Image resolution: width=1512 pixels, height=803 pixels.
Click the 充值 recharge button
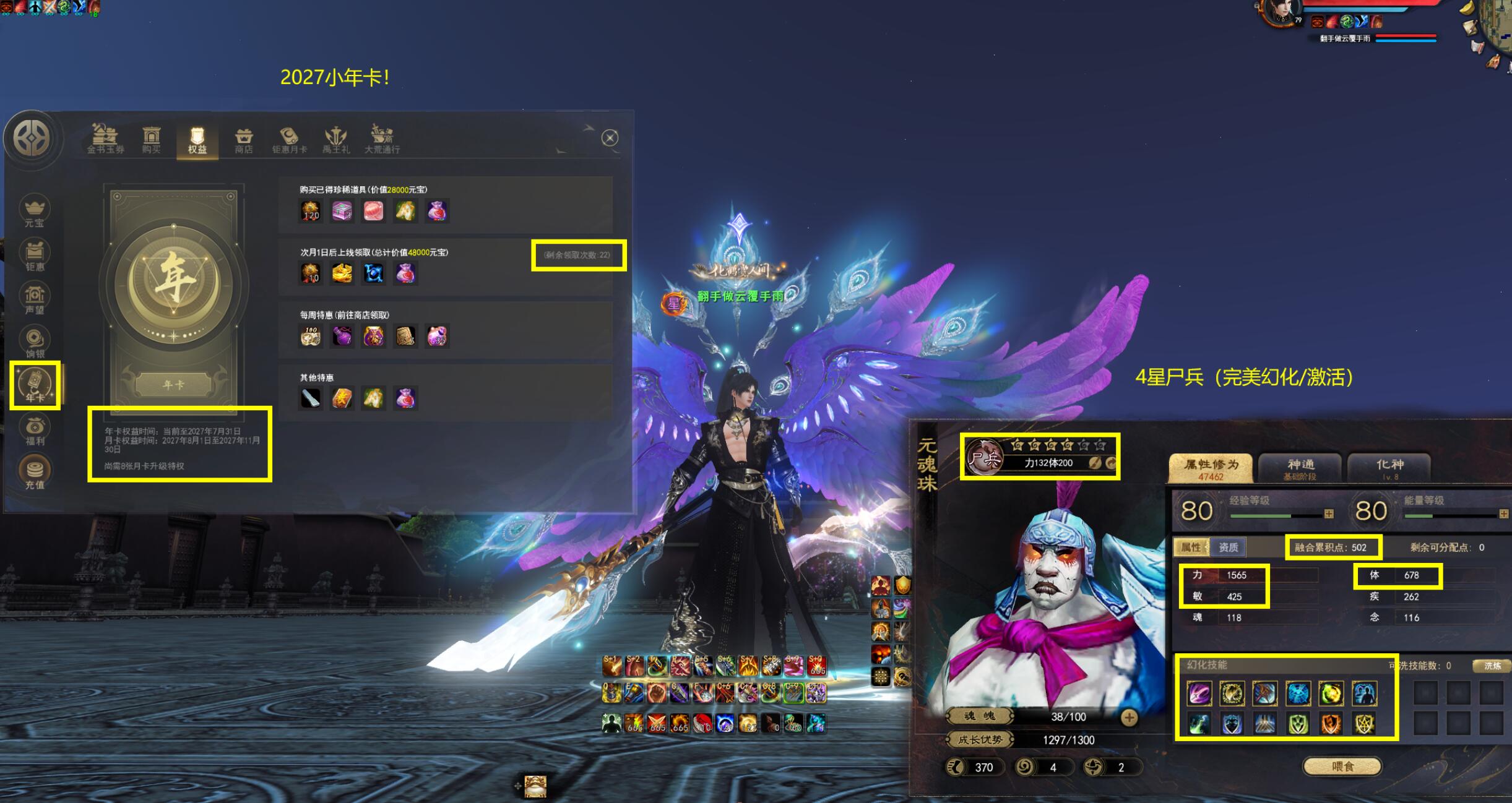point(35,473)
